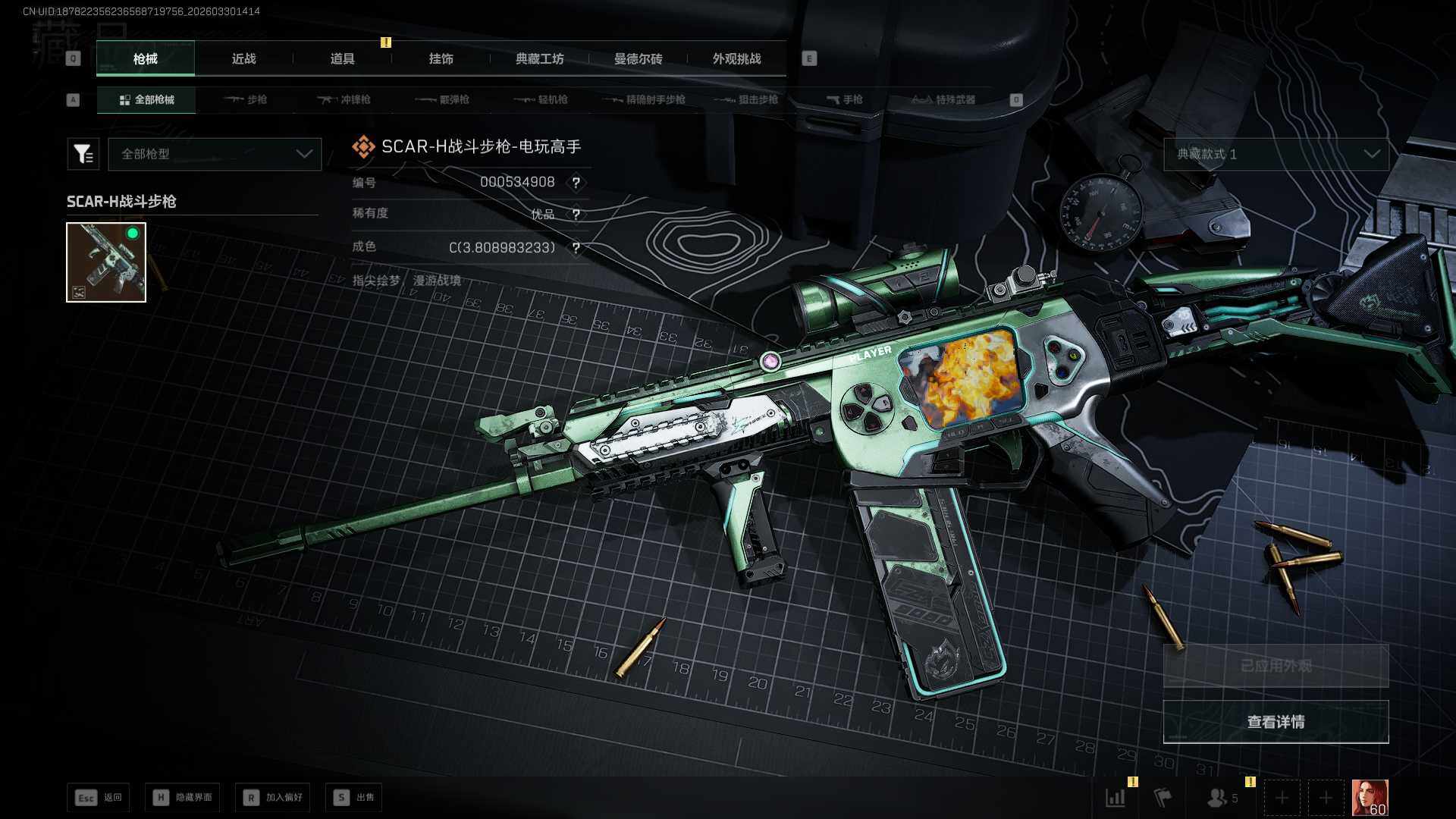Open the 典藏款式 1 style dropdown
1456x819 pixels.
1276,154
